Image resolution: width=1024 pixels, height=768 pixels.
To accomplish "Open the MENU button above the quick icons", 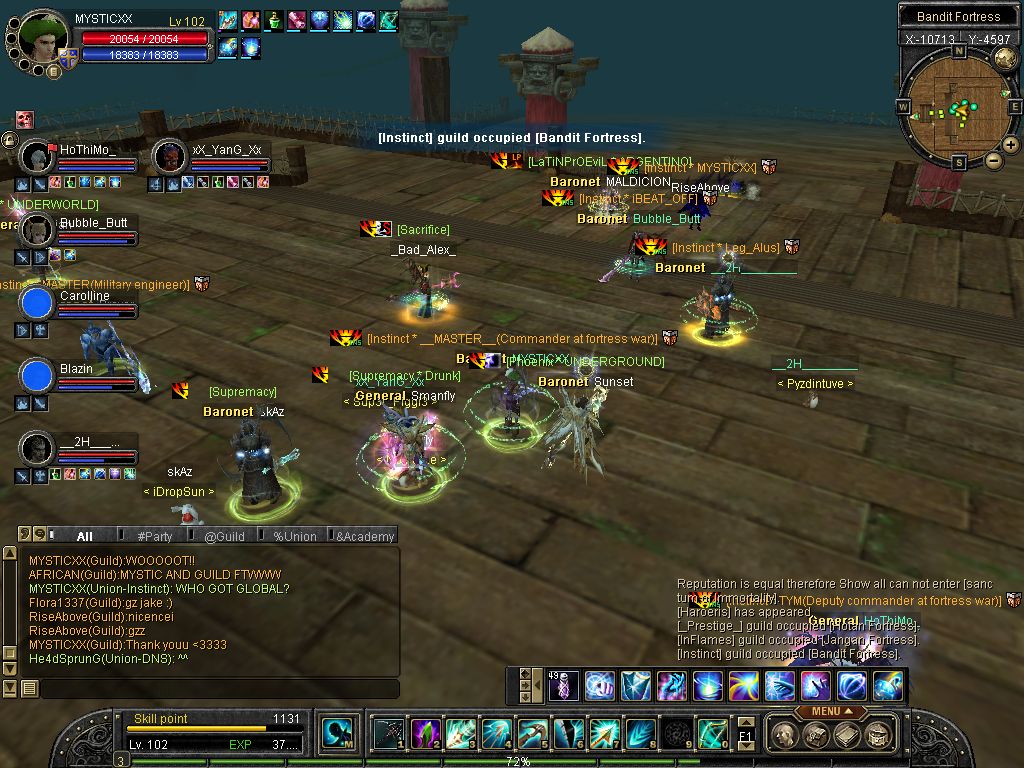I will click(x=830, y=711).
